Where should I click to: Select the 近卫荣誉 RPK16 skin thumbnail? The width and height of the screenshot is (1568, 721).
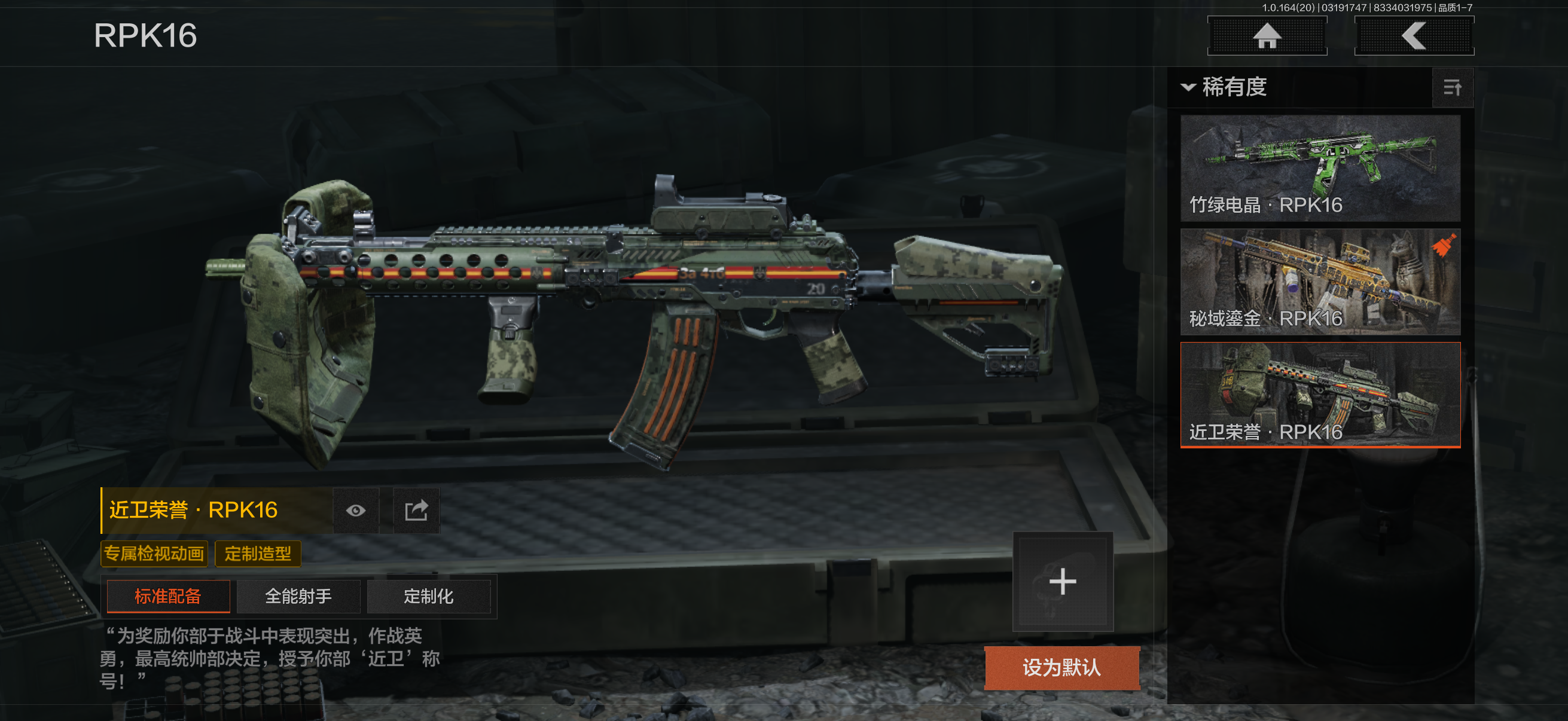(x=1320, y=395)
